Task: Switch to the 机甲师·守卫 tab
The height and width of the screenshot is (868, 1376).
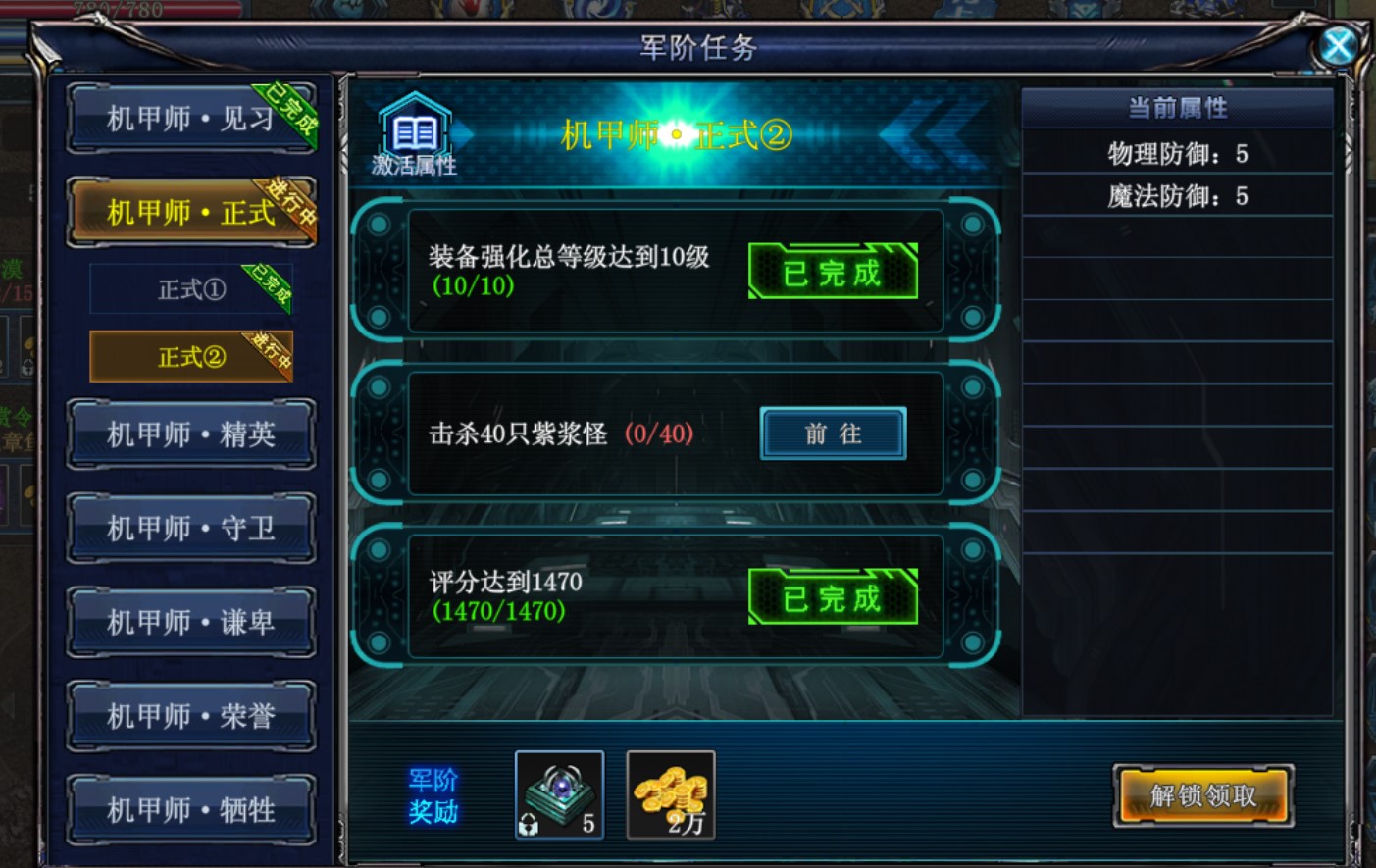Action: pos(191,528)
